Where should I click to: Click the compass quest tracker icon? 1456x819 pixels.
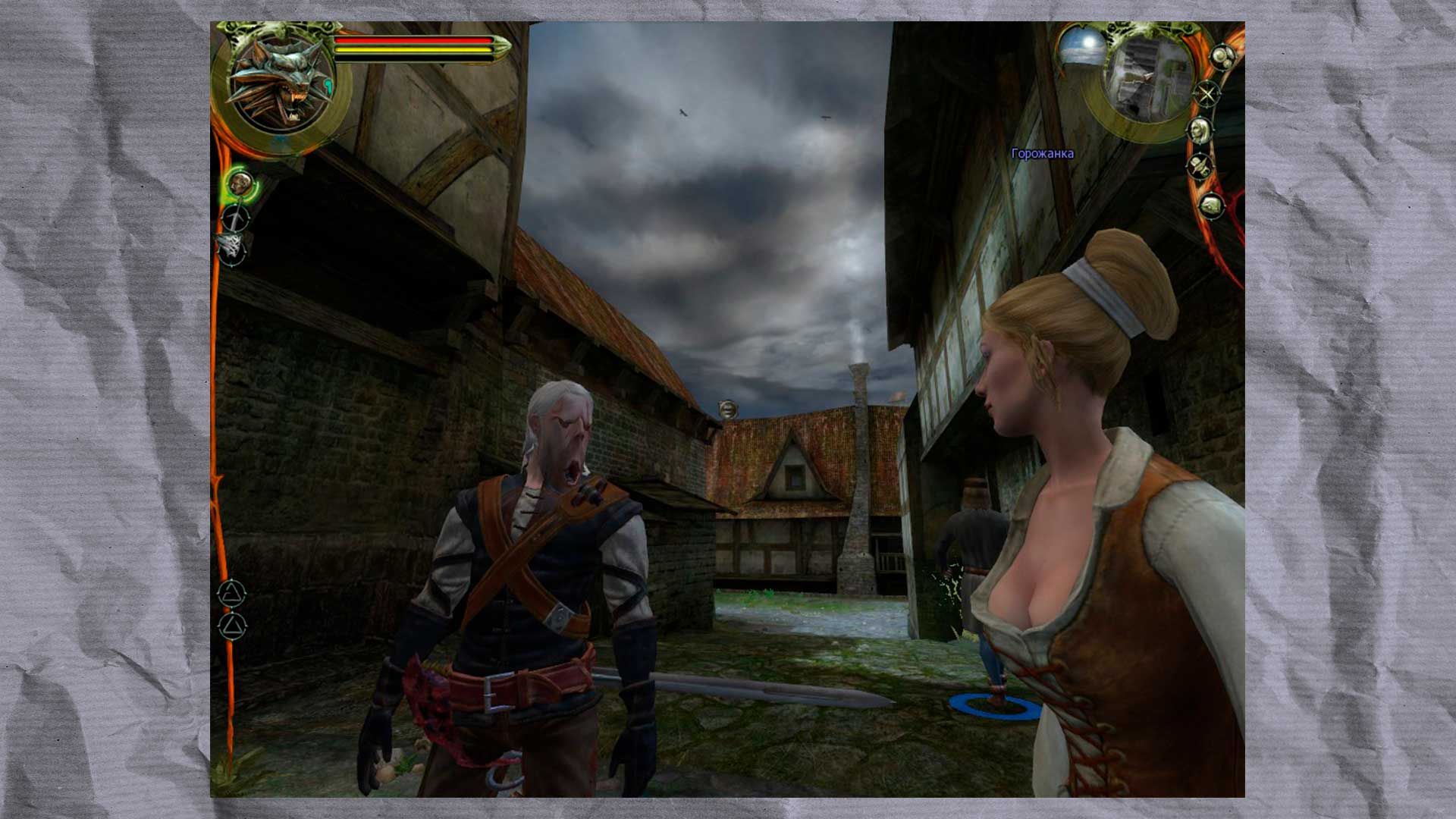1207,93
